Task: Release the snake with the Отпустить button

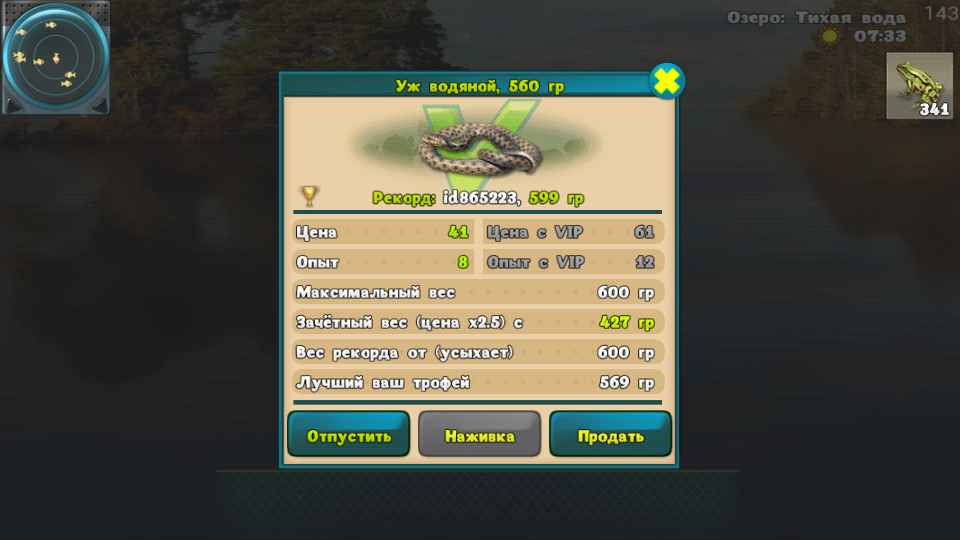Action: 348,435
